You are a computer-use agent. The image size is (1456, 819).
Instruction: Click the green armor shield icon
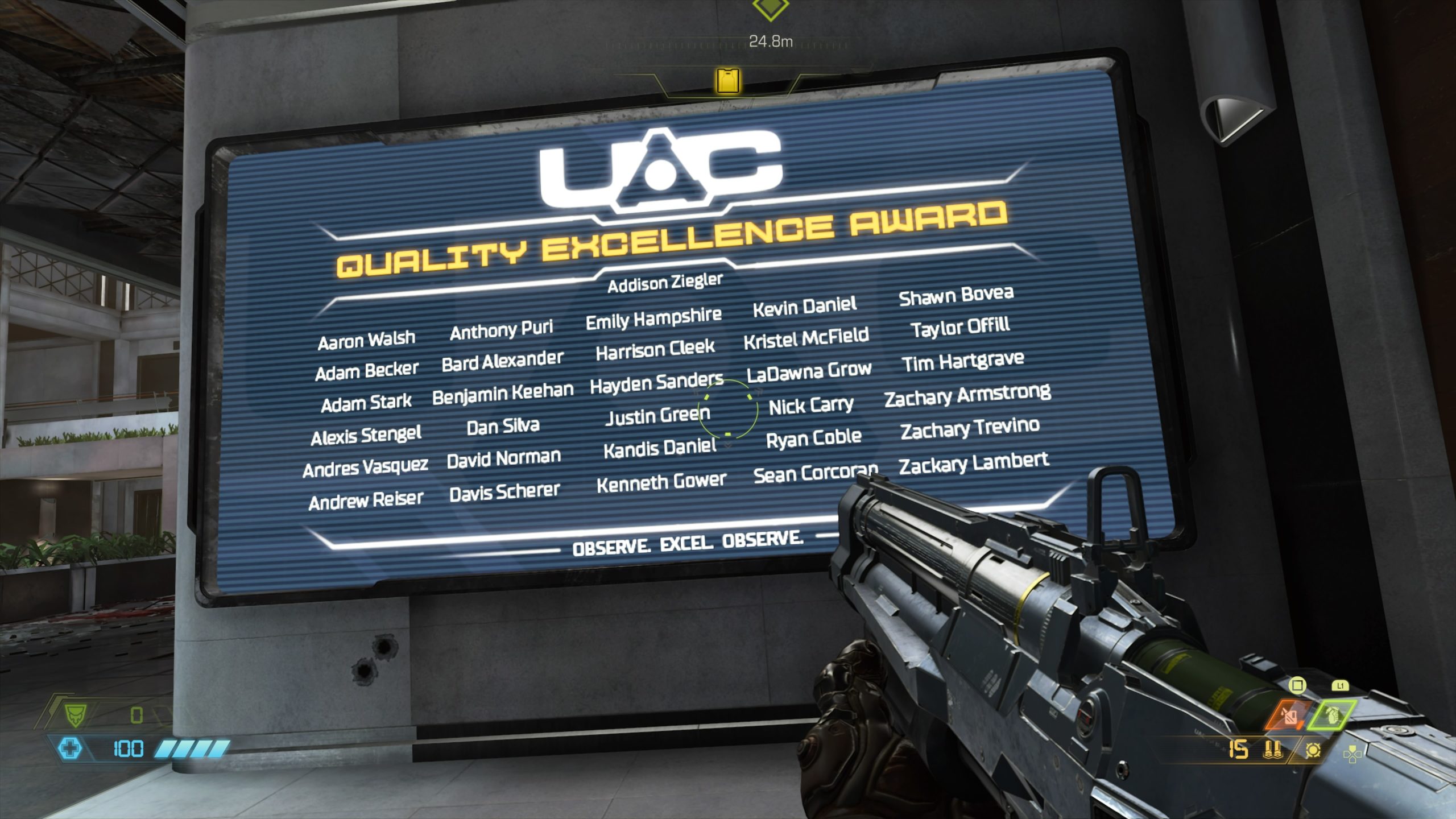click(75, 714)
